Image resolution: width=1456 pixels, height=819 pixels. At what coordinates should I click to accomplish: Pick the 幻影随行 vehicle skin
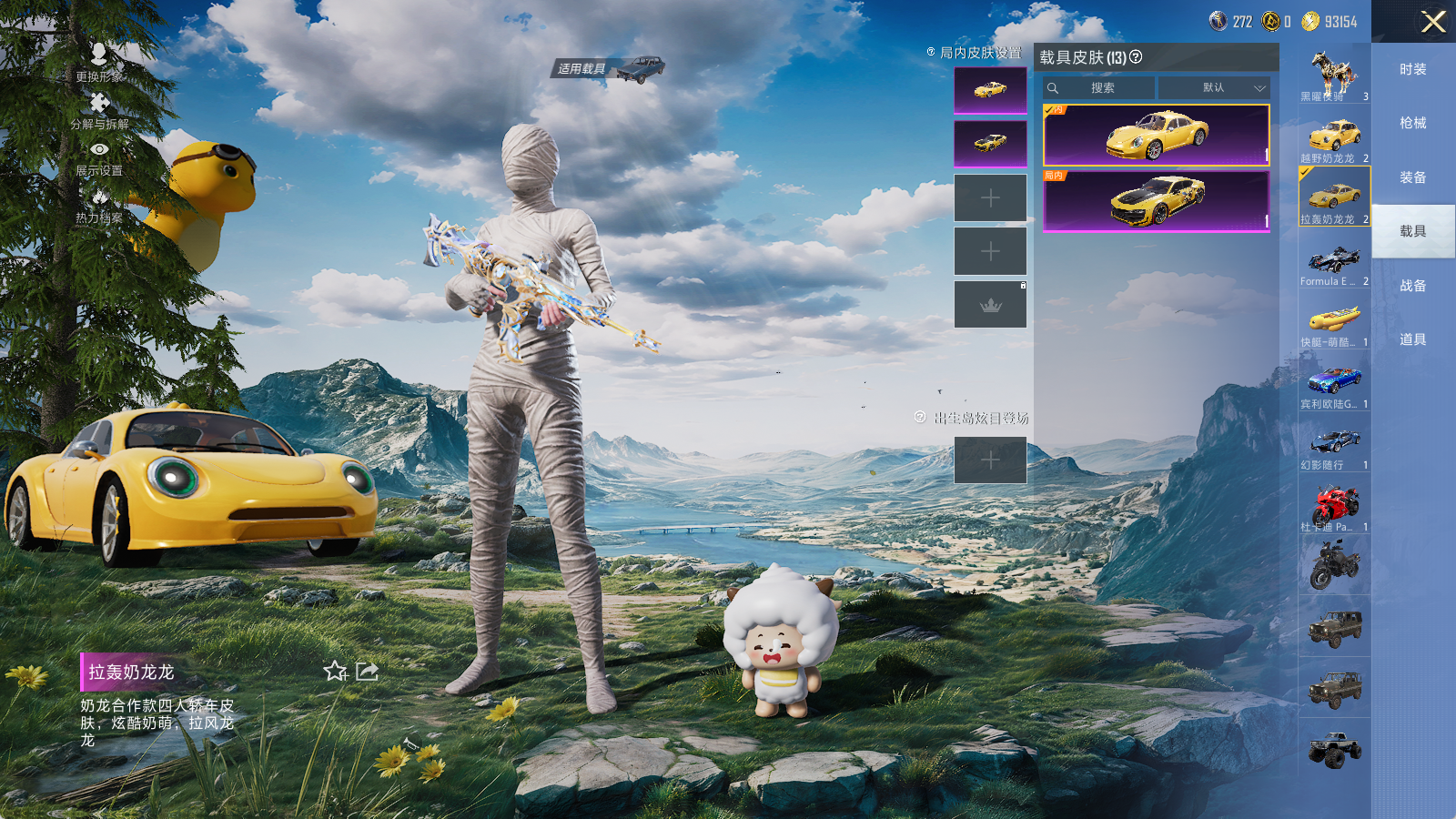[x=1334, y=445]
